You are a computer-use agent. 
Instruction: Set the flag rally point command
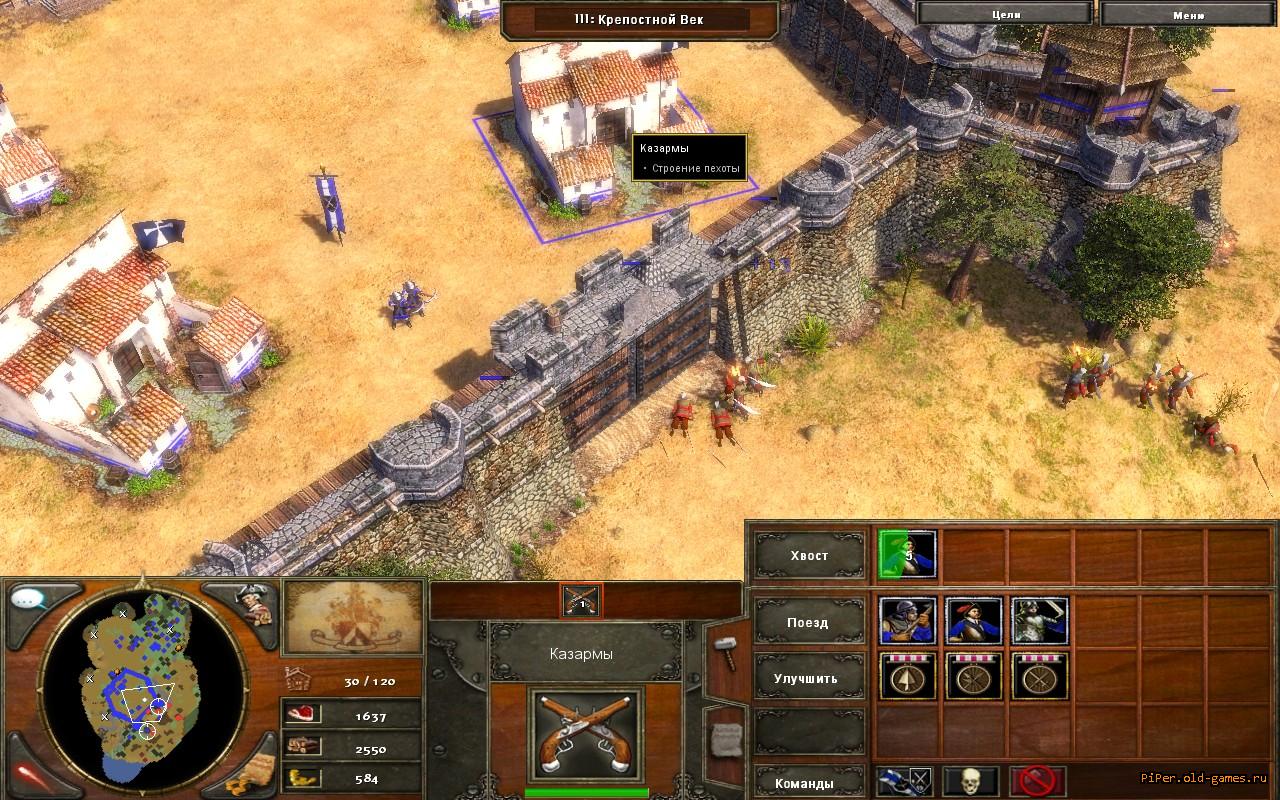904,780
